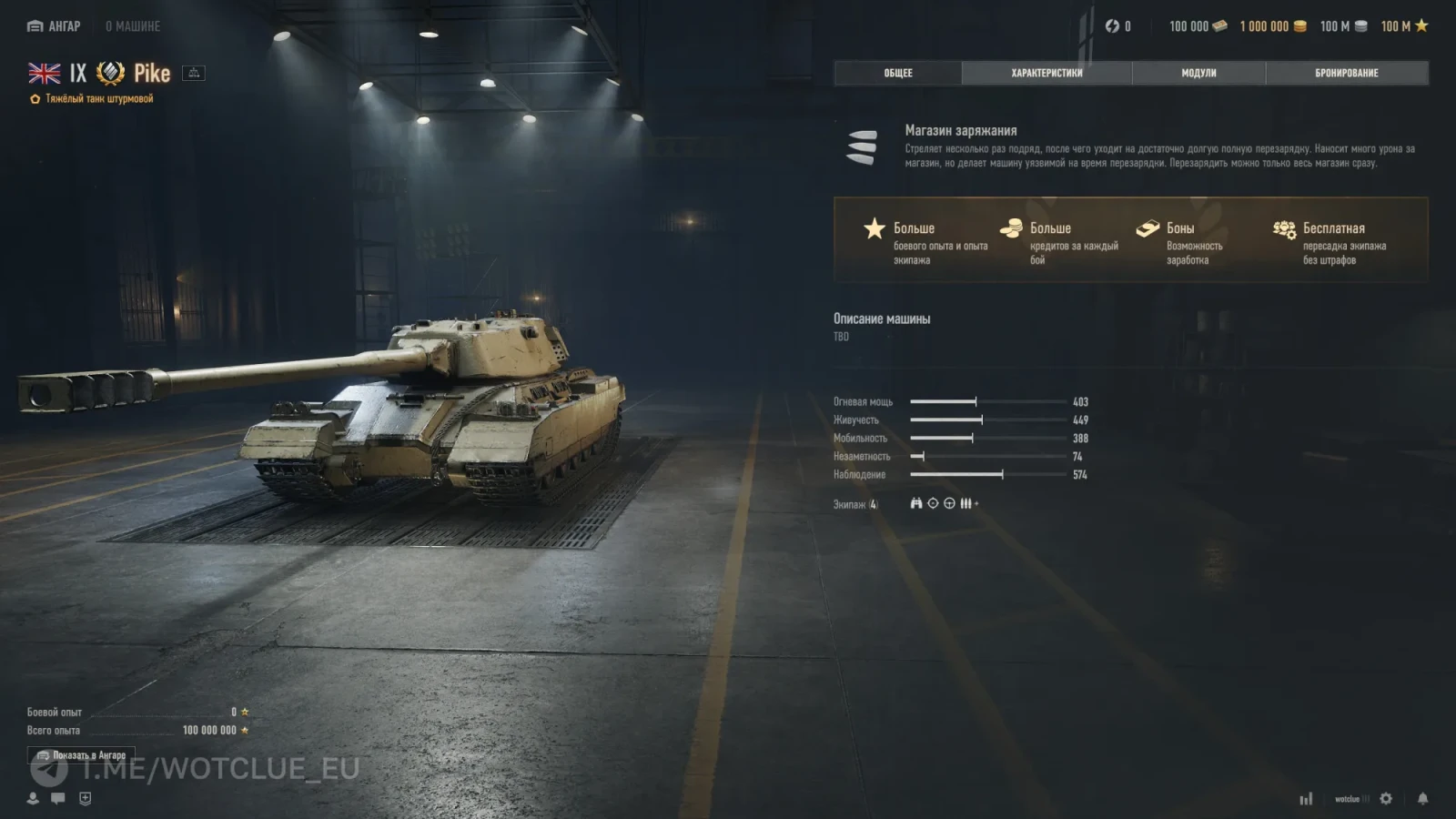The image size is (1456, 819).
Task: Click the wotclue player name field
Action: (x=1348, y=798)
